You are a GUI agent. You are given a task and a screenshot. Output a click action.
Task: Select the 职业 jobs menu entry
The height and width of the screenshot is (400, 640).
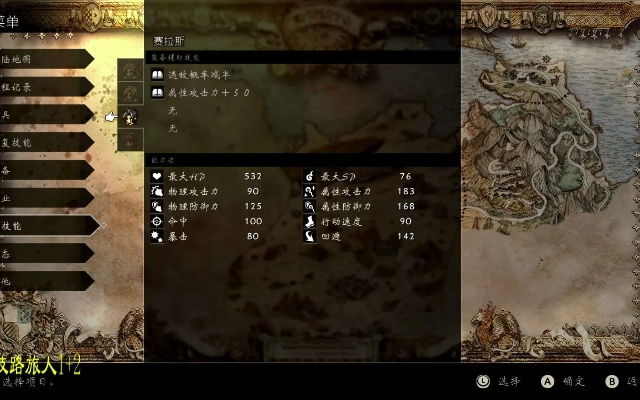pos(40,199)
